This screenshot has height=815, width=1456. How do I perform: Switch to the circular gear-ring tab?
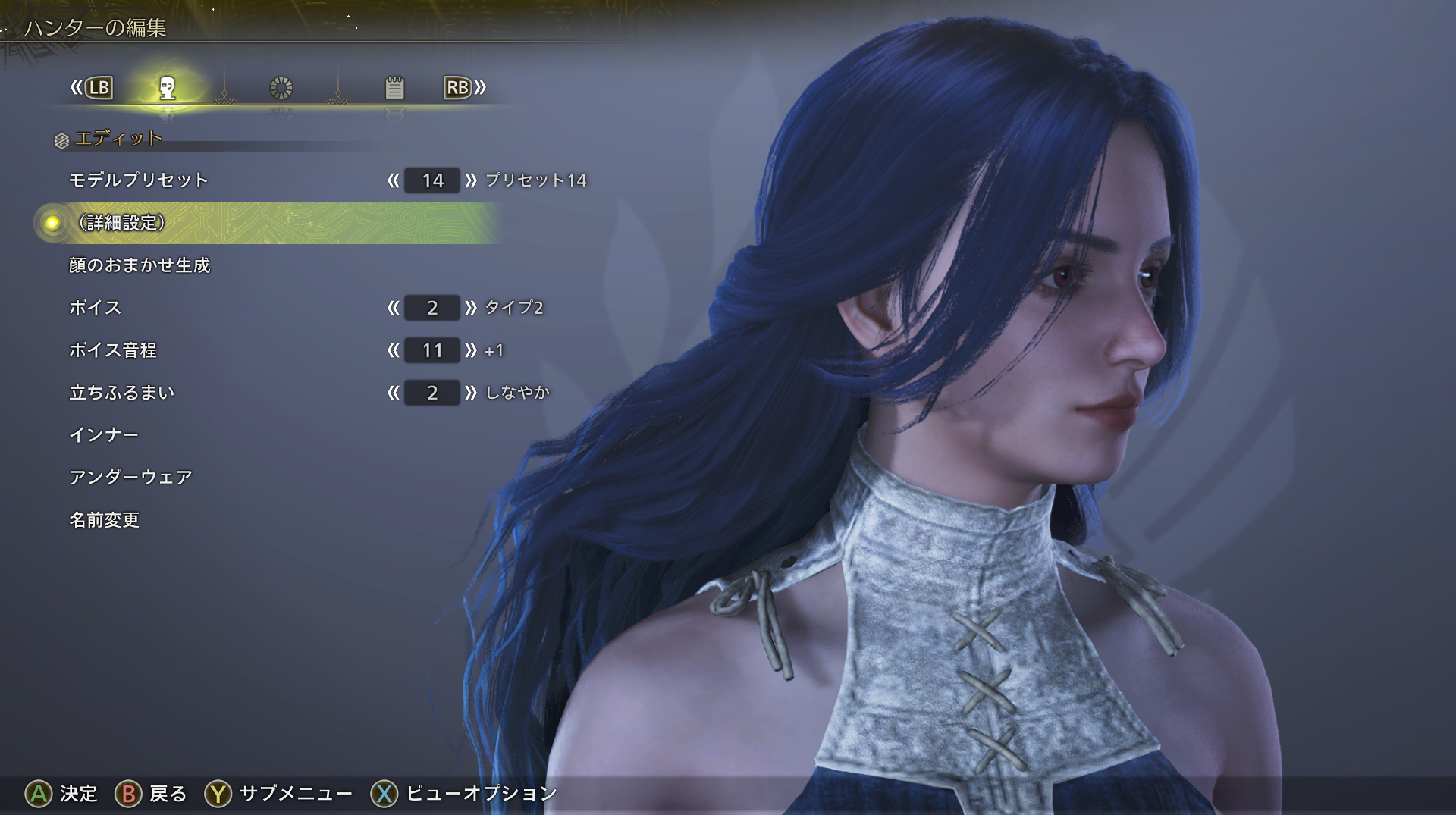click(281, 88)
